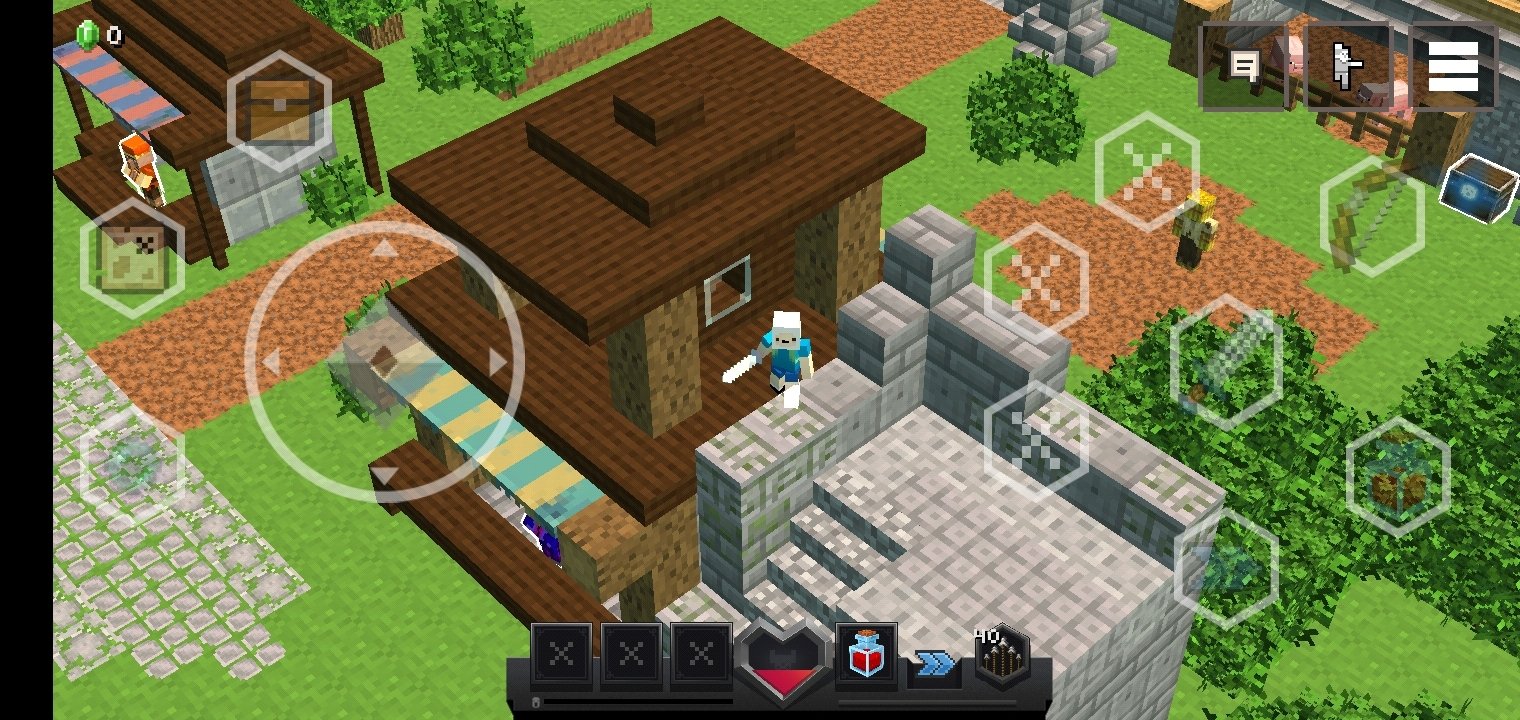The height and width of the screenshot is (720, 1520).
Task: Drink the red health potion
Action: tap(866, 655)
